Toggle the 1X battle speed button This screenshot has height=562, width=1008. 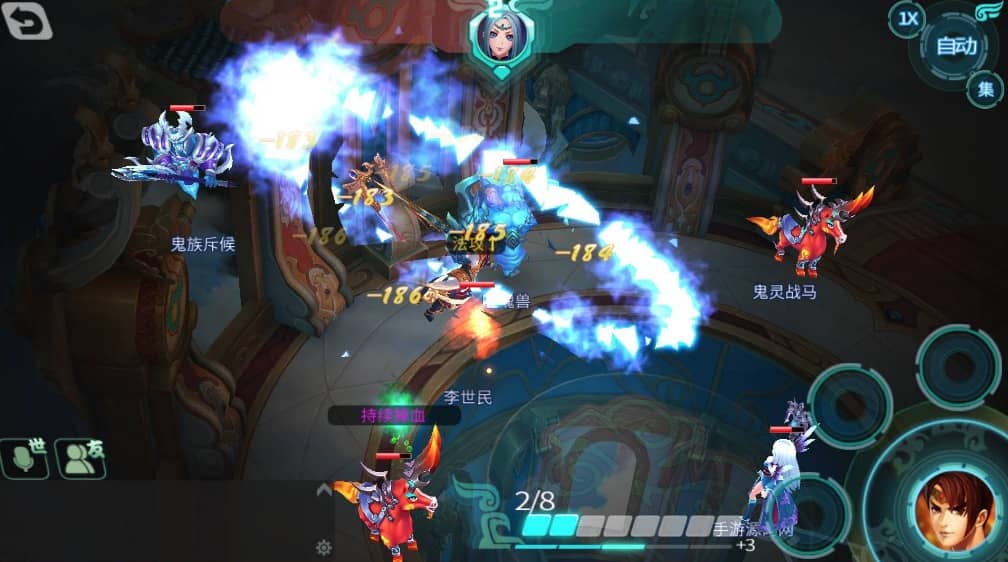coord(907,19)
